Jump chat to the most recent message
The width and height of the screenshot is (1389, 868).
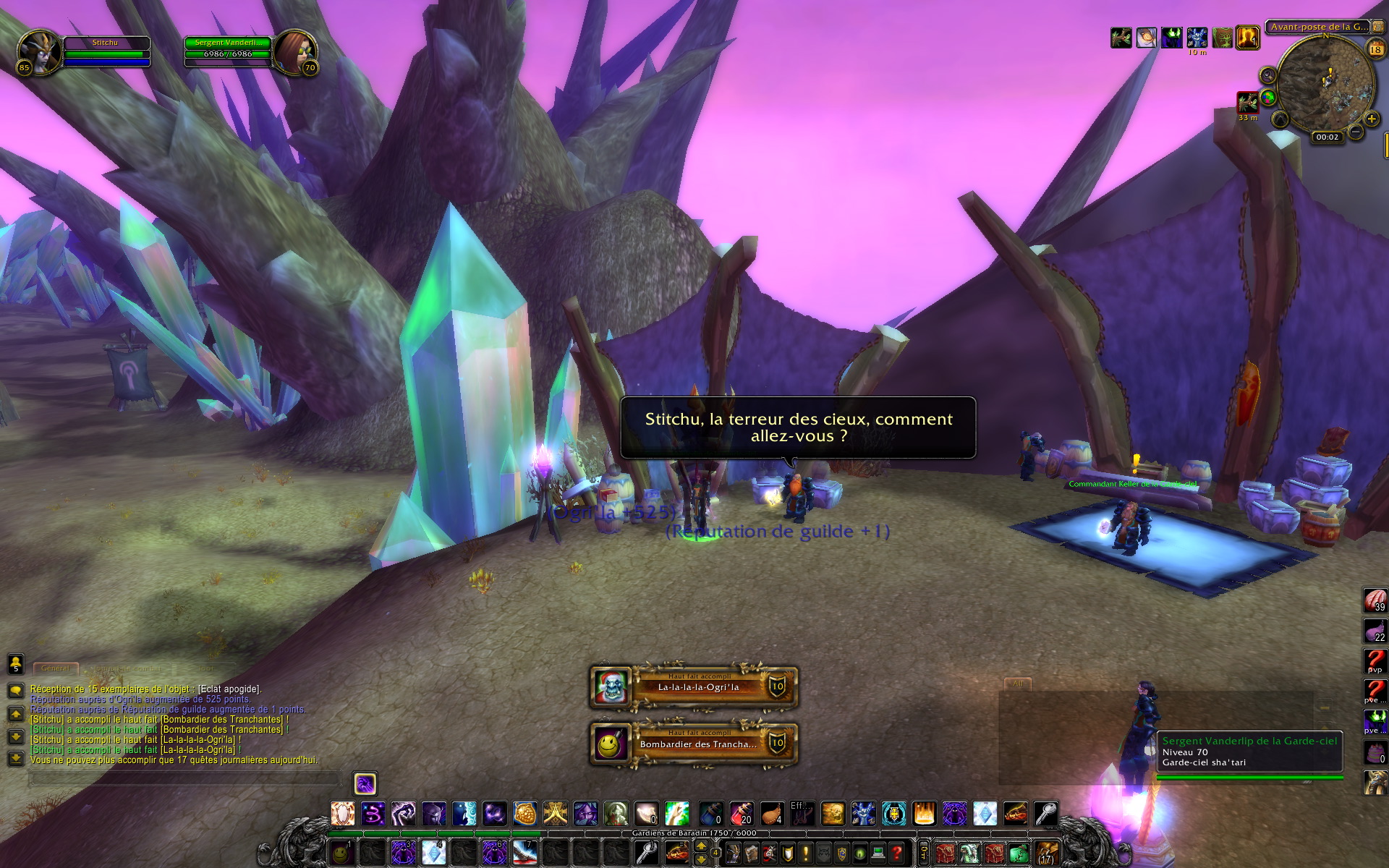point(16,759)
